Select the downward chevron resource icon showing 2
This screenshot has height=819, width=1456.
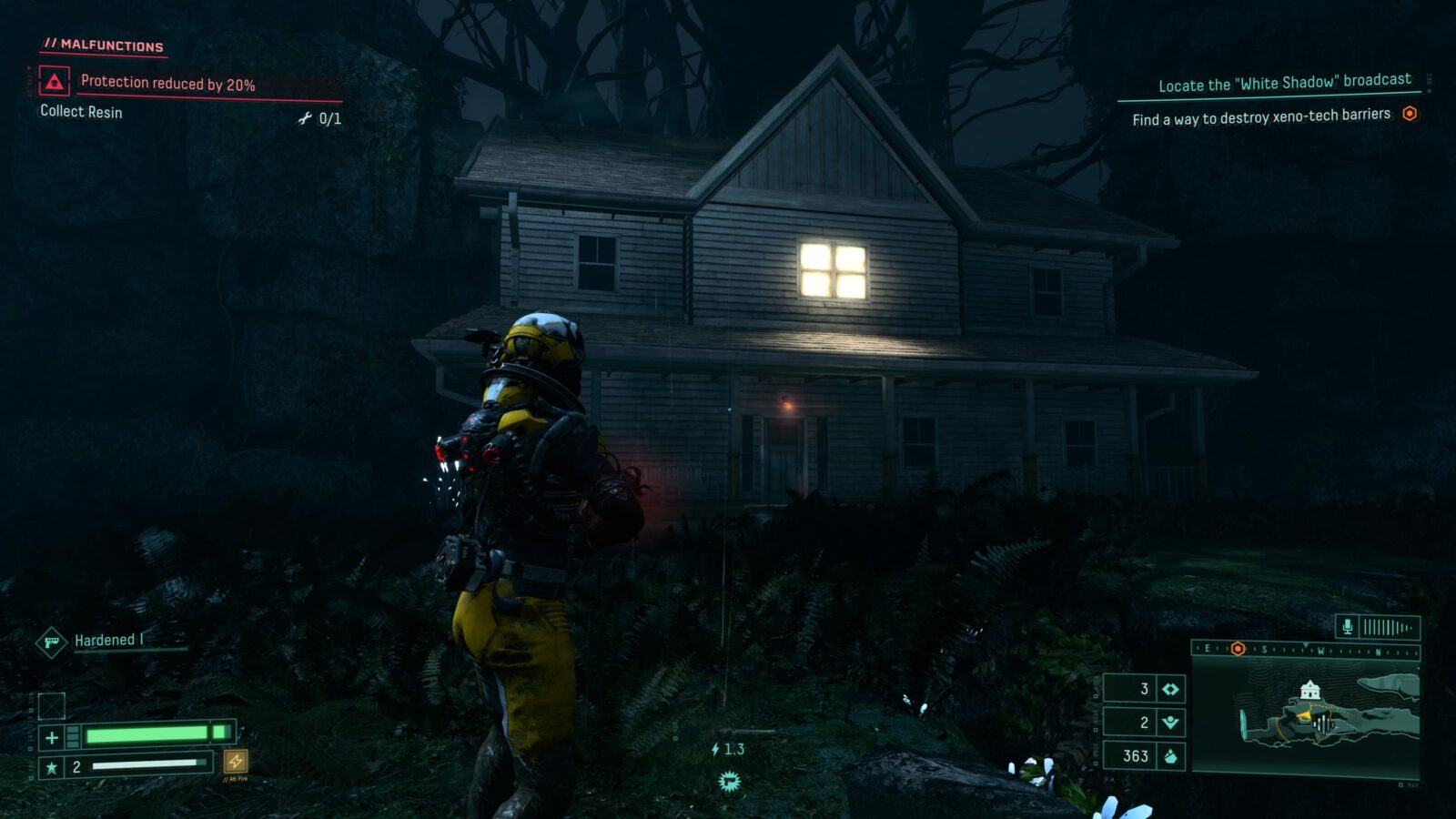click(1170, 723)
